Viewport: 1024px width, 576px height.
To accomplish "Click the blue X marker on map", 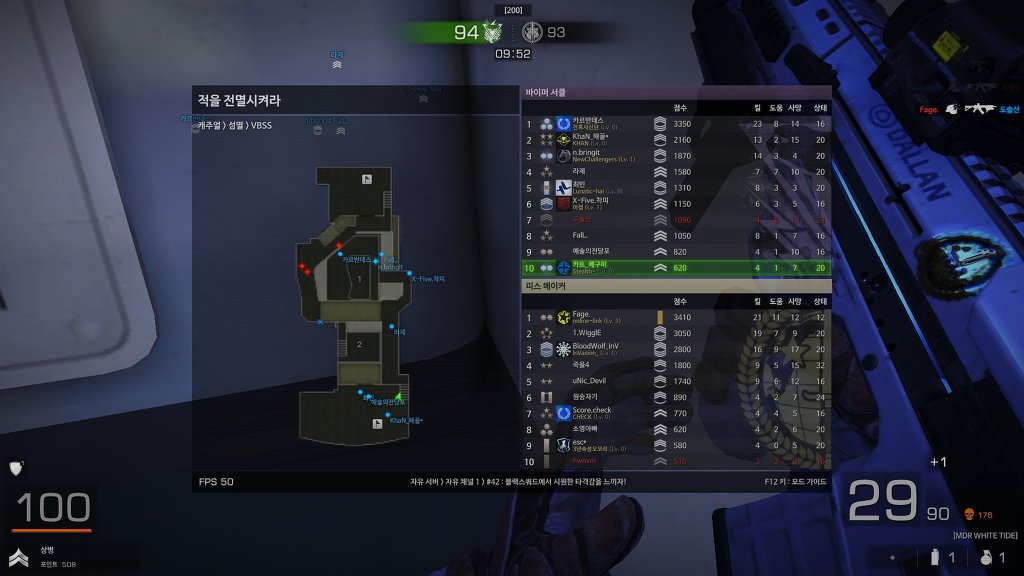I will [320, 322].
